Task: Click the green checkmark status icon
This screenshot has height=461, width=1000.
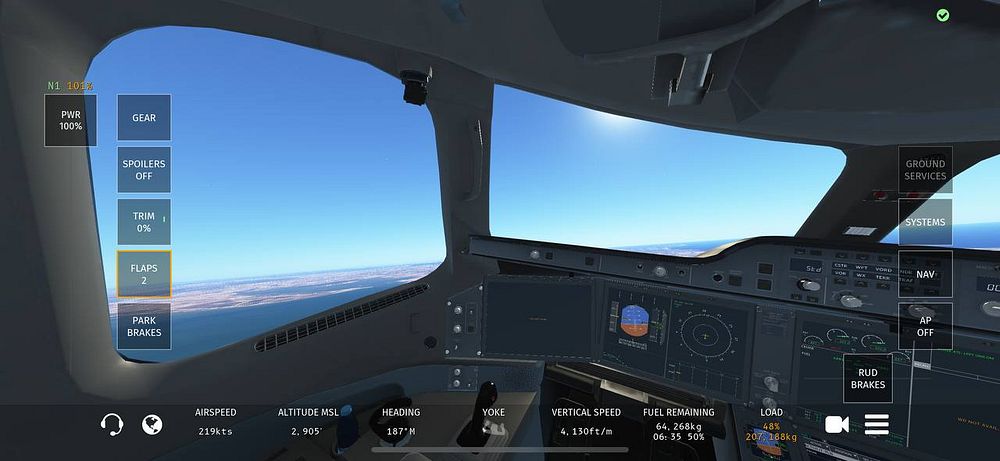Action: pos(942,15)
